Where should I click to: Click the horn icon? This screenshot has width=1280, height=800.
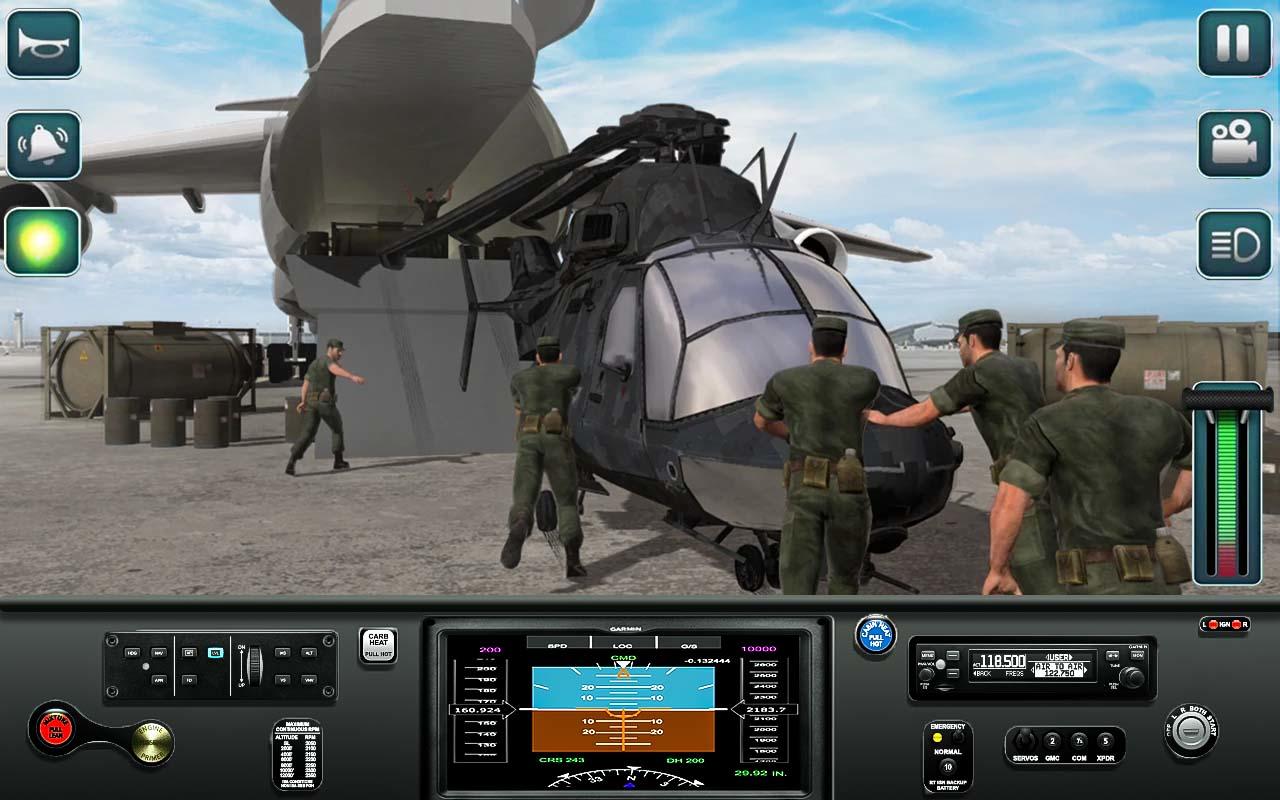click(x=45, y=45)
